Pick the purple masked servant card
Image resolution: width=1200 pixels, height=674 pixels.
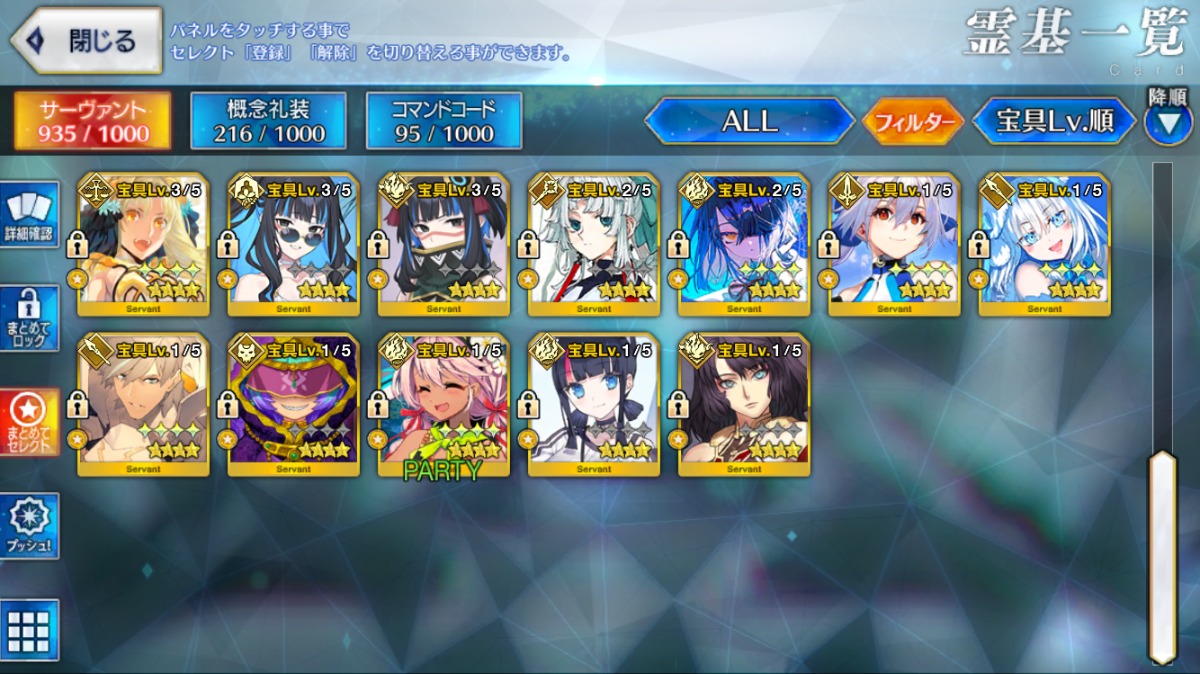293,404
